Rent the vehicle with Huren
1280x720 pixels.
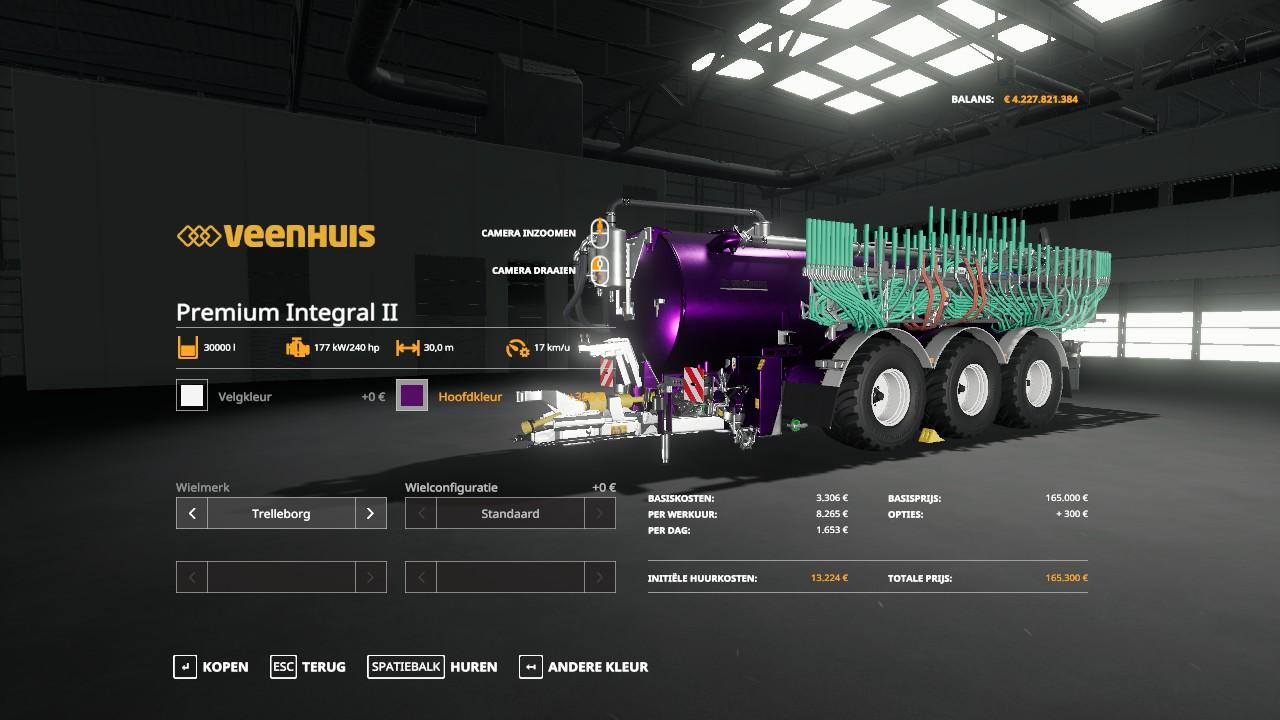432,667
